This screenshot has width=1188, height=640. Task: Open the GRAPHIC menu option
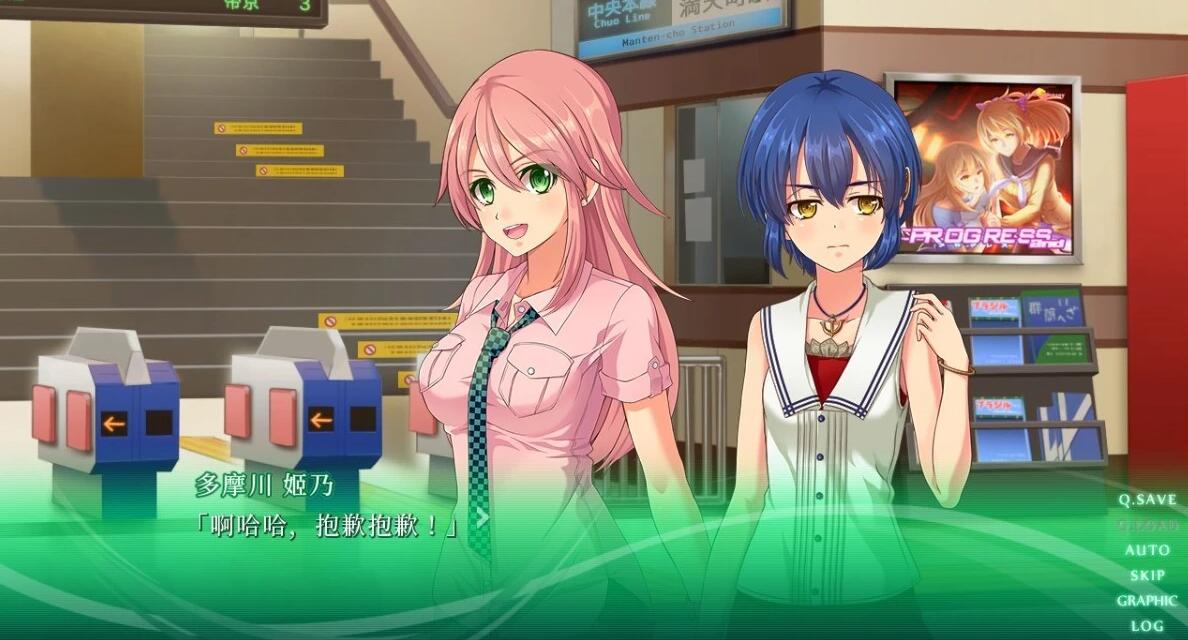(x=1147, y=601)
